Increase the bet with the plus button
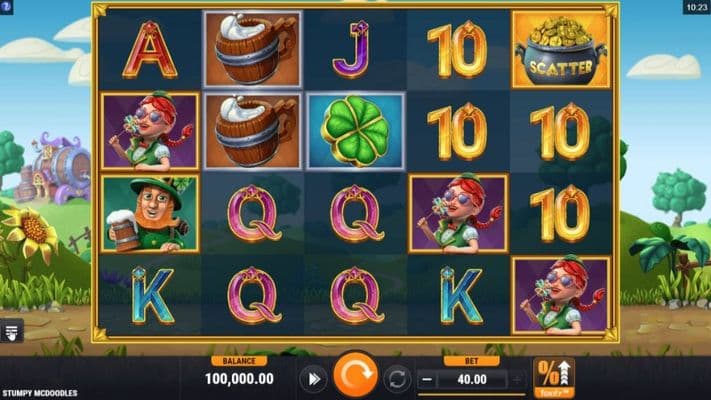 pos(517,379)
